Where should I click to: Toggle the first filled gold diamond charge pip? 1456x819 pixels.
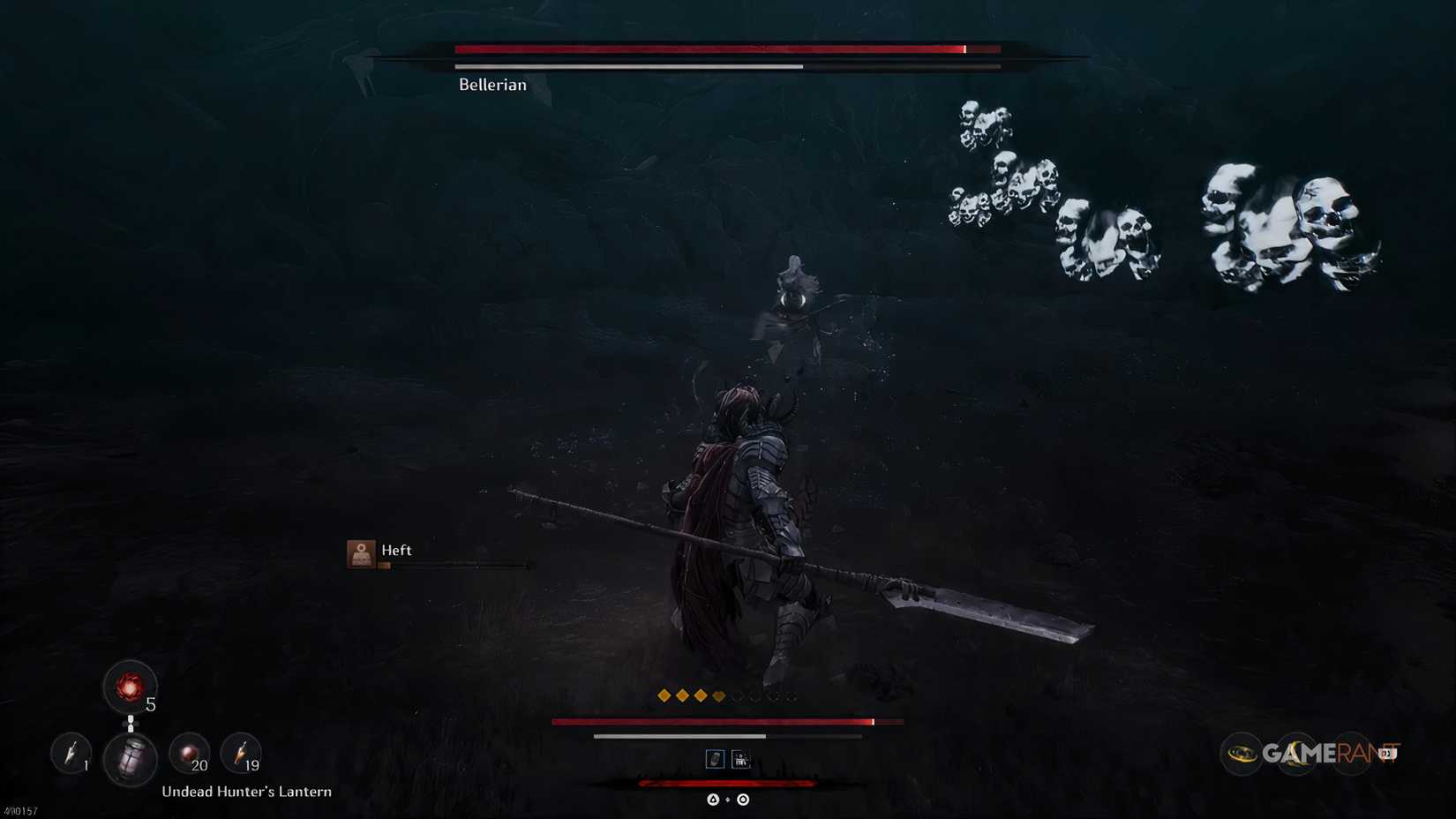664,695
